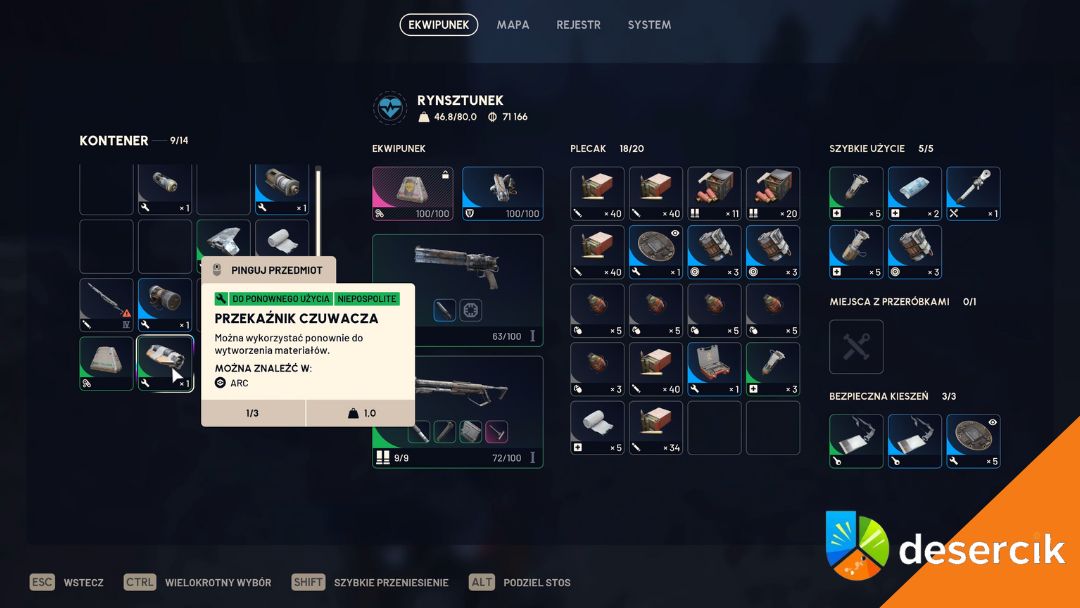
Task: Select the grenade stack of 3
Action: click(597, 369)
